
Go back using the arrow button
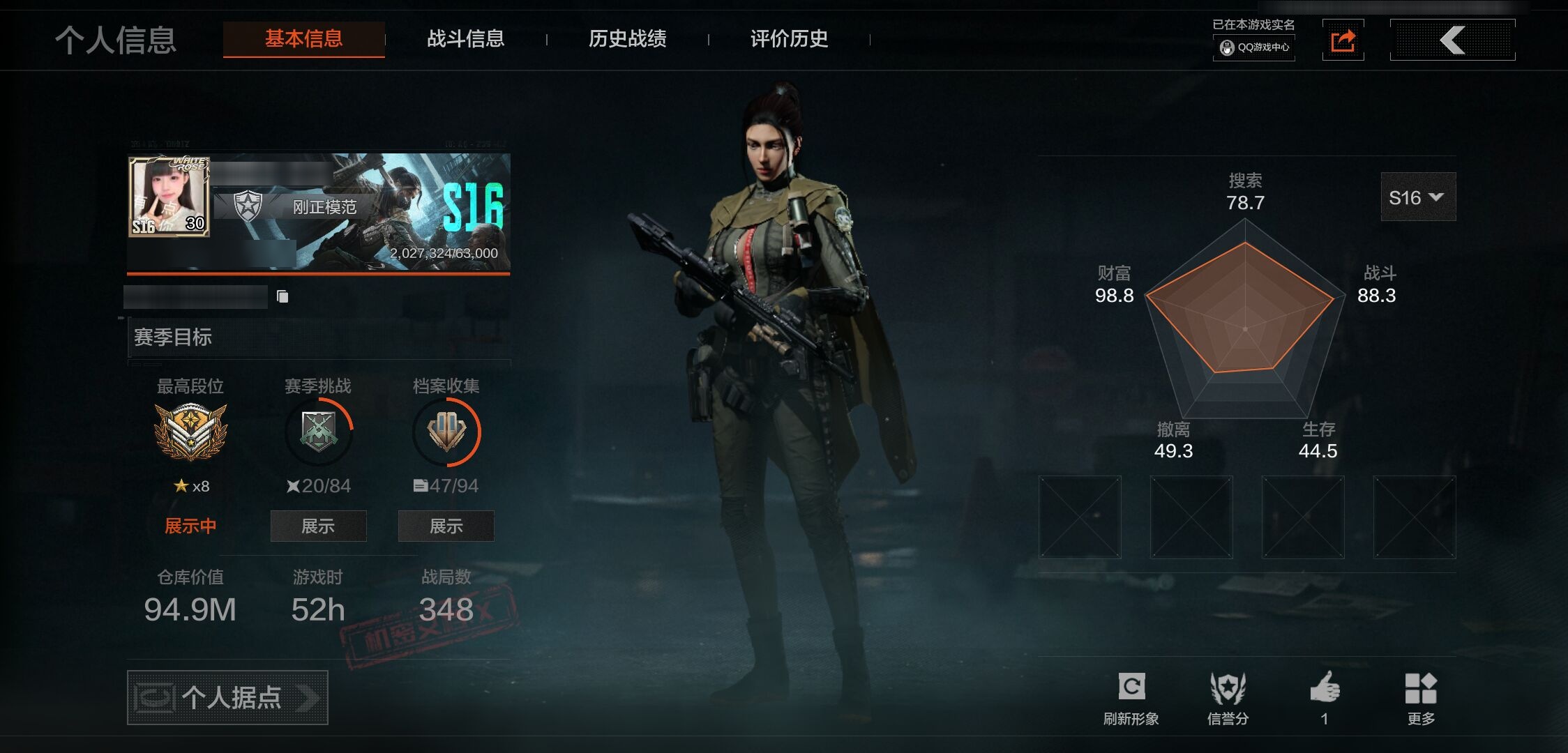1452,40
